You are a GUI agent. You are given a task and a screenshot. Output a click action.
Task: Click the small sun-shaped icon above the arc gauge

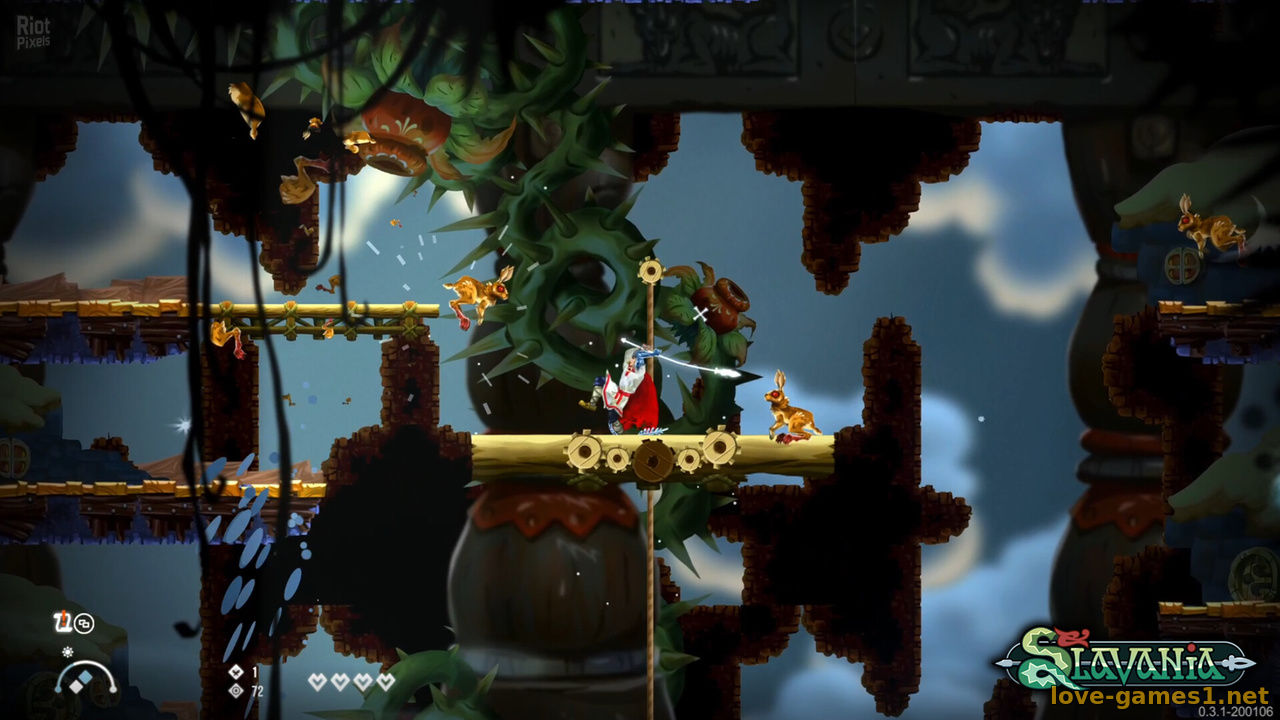pyautogui.click(x=68, y=651)
